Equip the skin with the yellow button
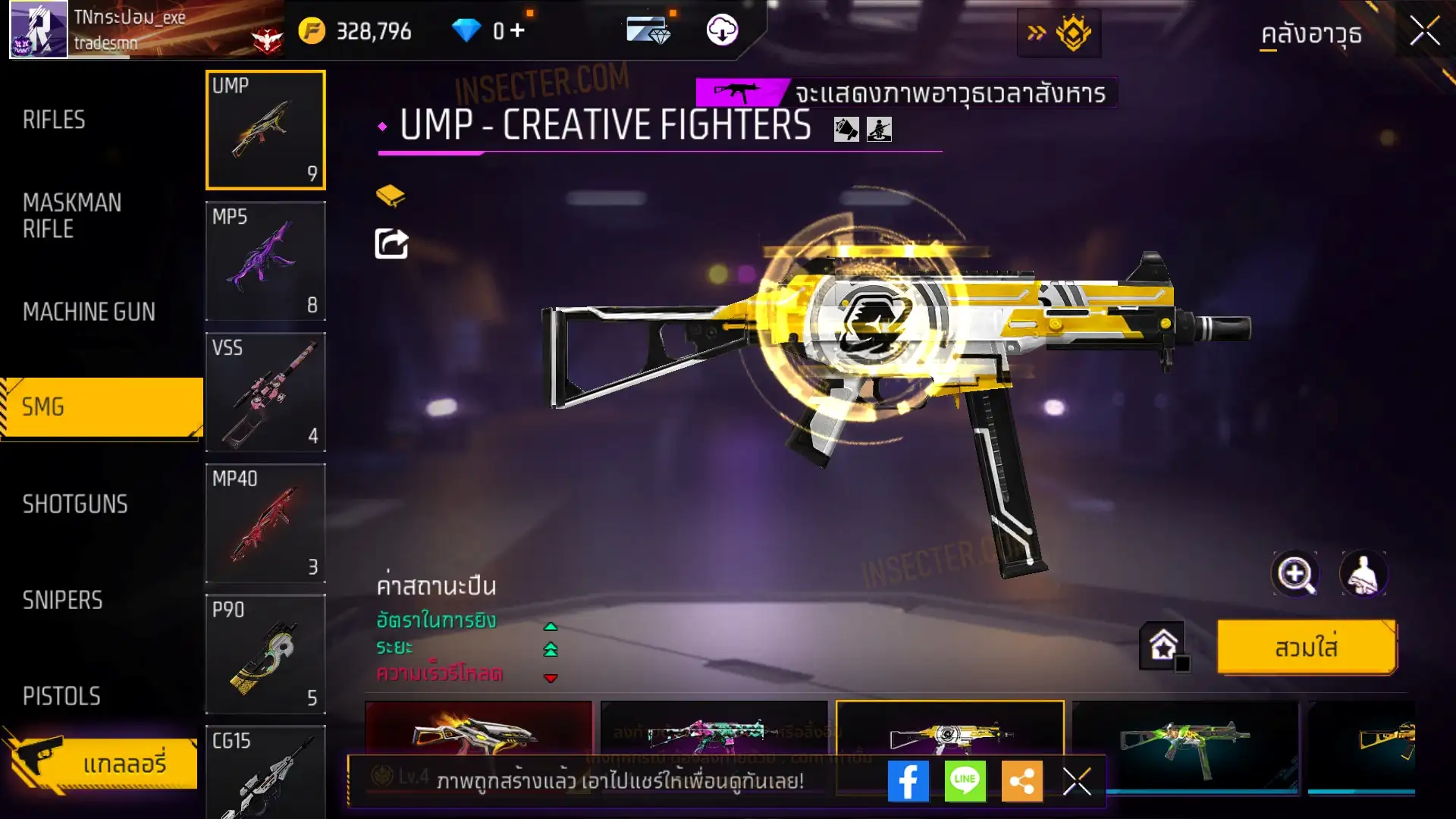 1307,648
